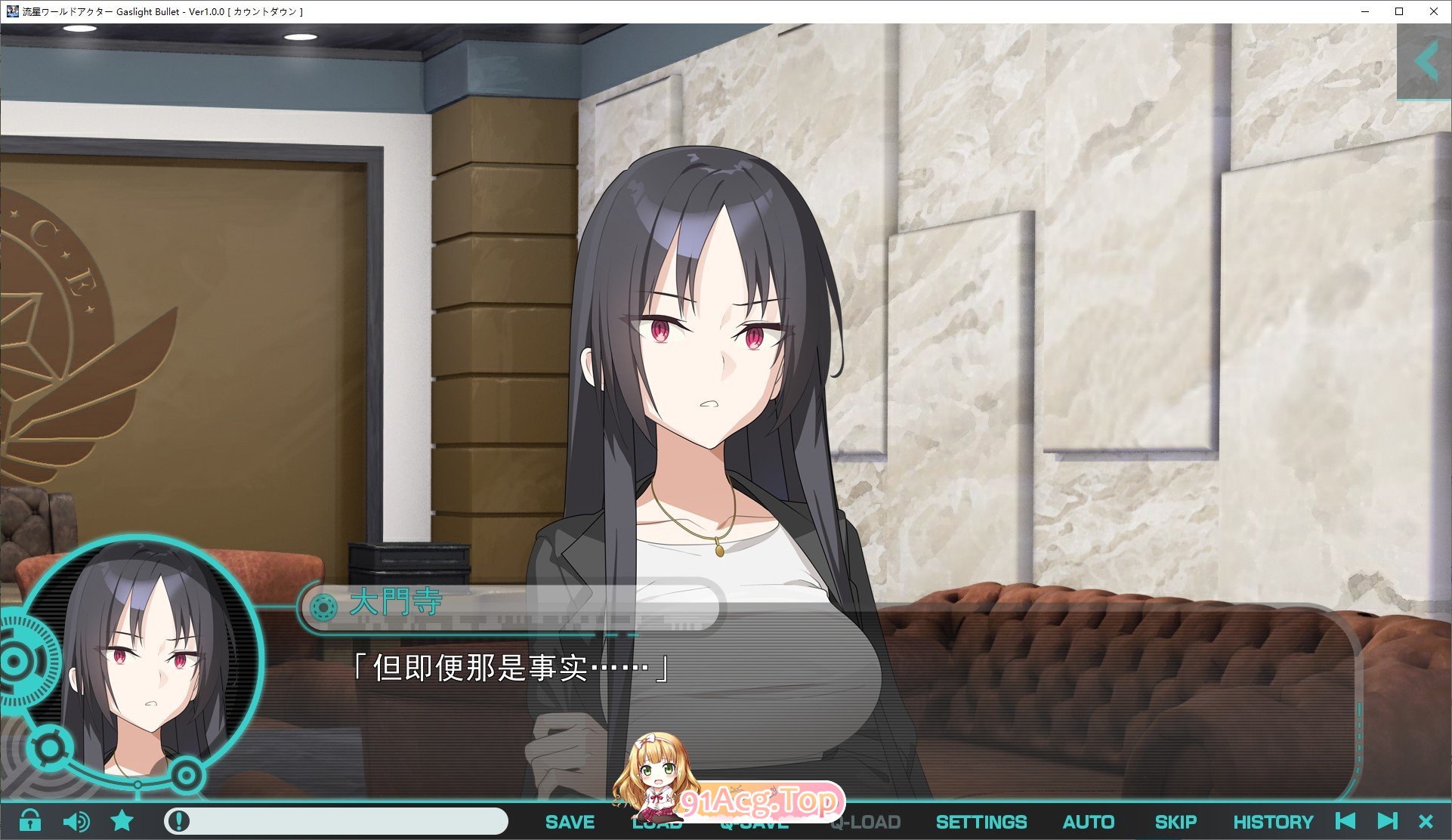1452x840 pixels.
Task: Open the Q-SAVE option
Action: [752, 821]
